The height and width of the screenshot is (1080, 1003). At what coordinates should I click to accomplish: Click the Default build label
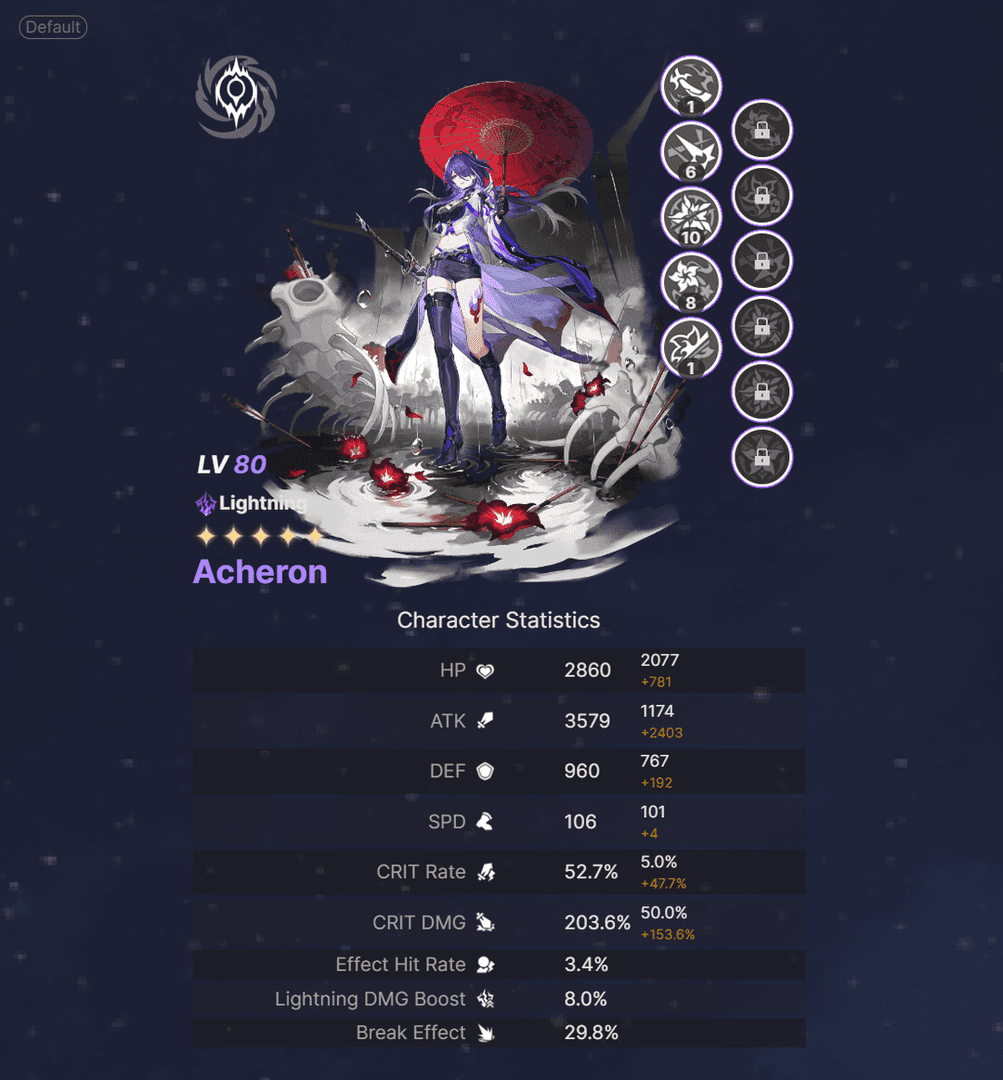coord(53,27)
